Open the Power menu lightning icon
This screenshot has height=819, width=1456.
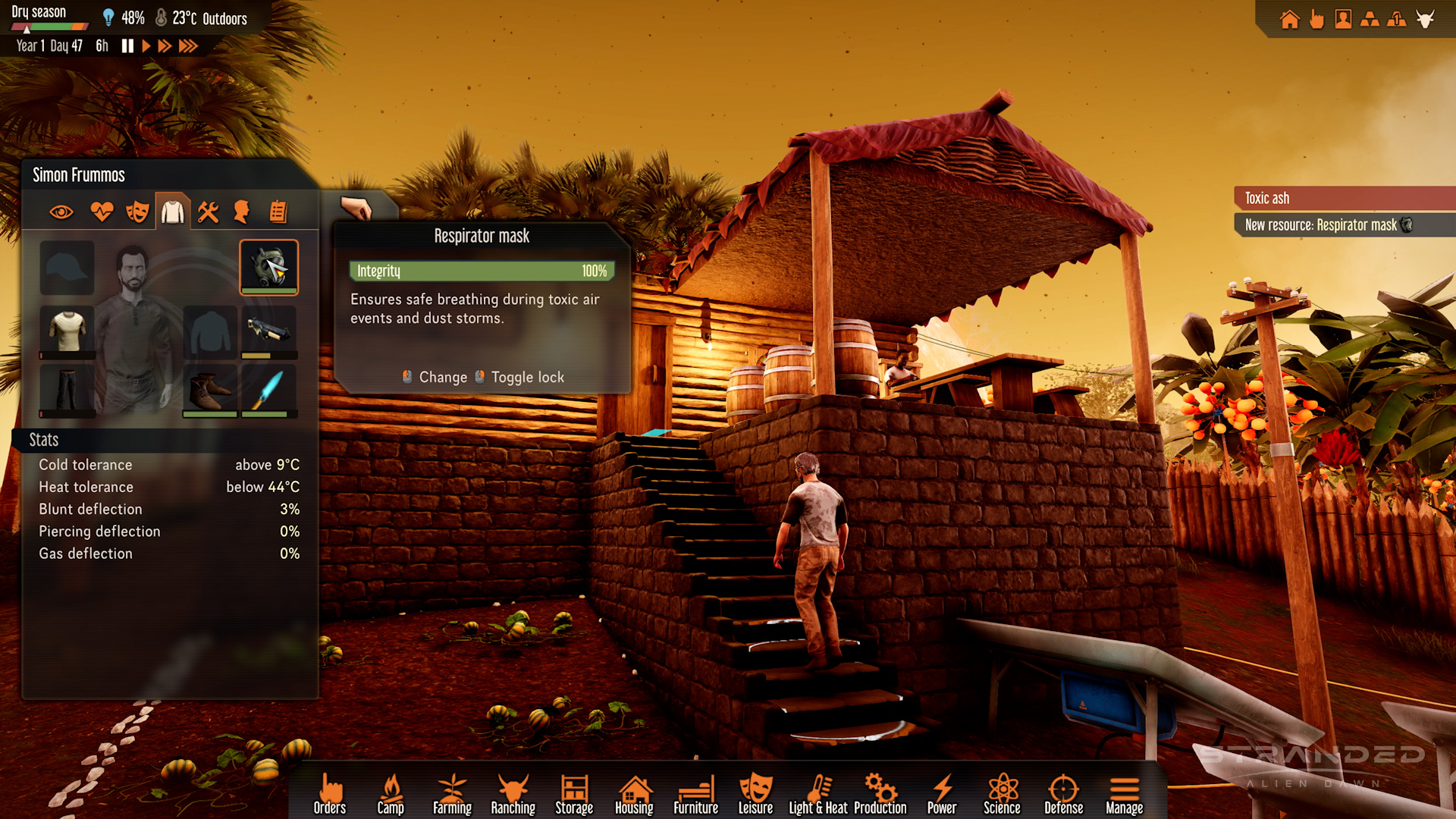[942, 789]
